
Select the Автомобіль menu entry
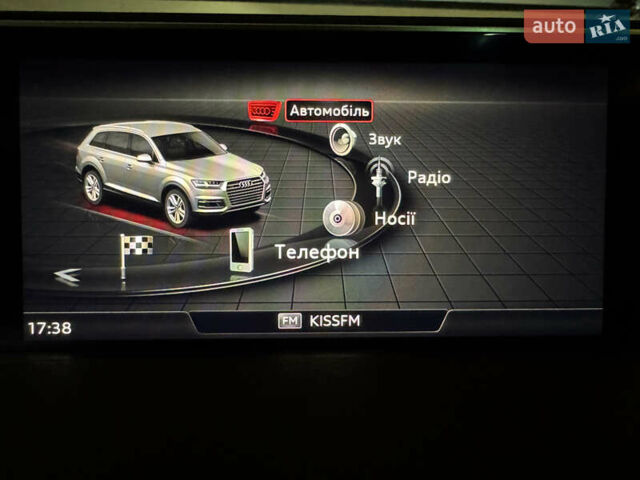[329, 111]
